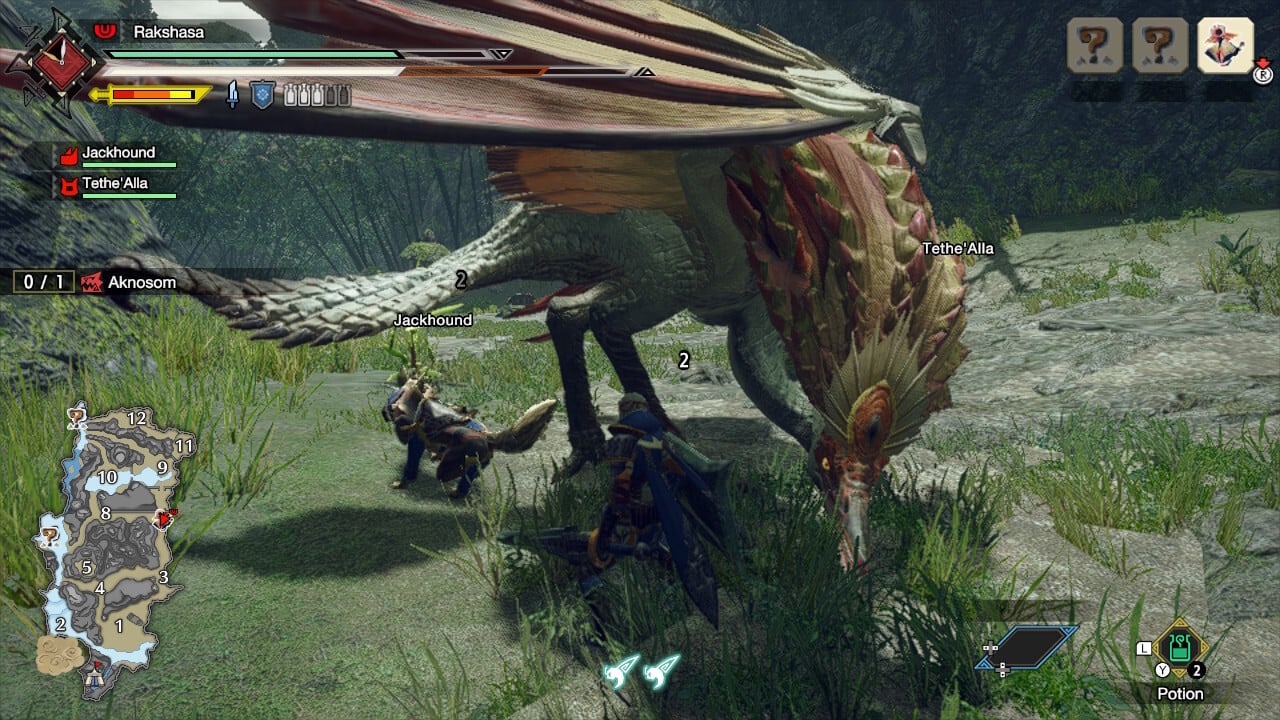Click the Aknosom quest target tracker
Image resolution: width=1280 pixels, height=720 pixels.
coord(97,282)
